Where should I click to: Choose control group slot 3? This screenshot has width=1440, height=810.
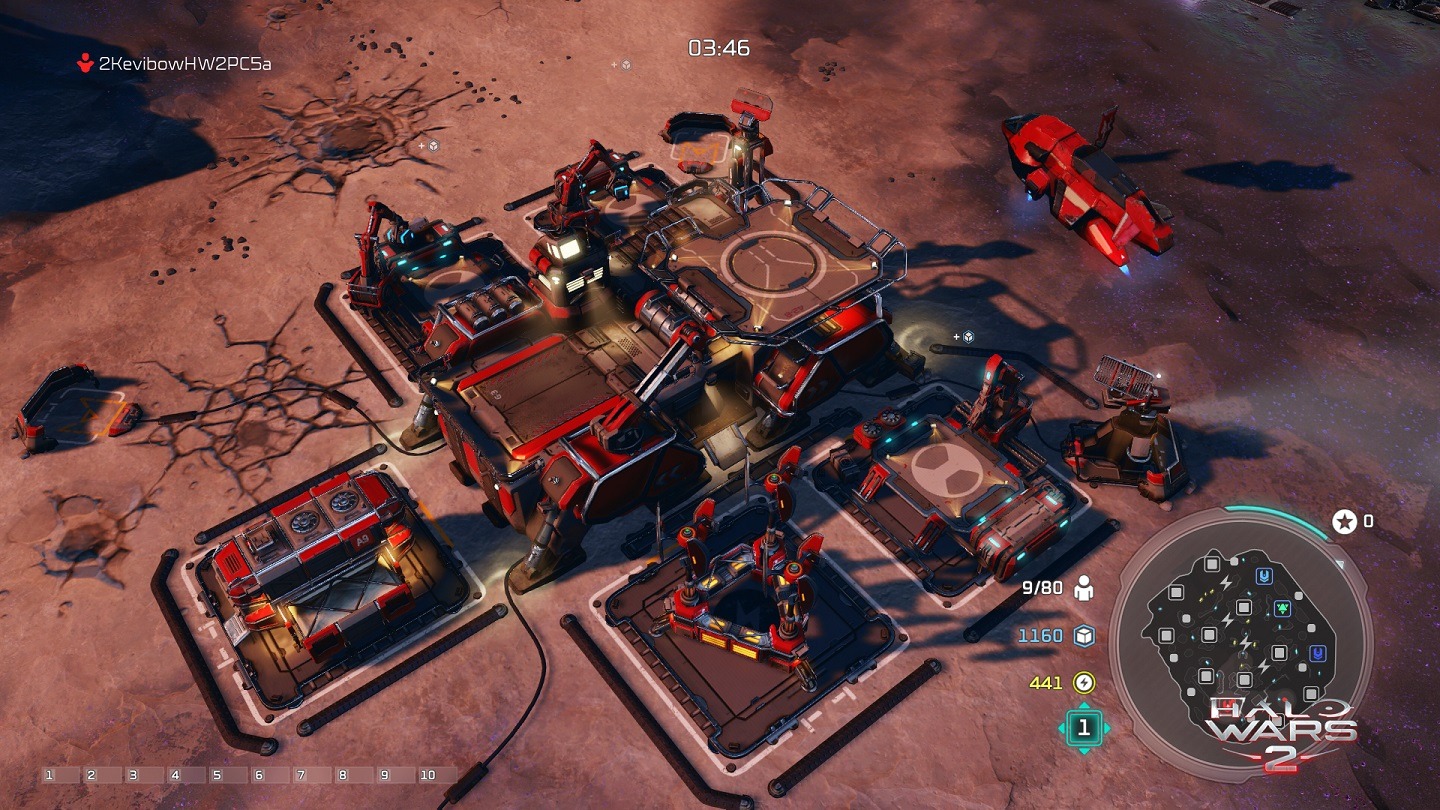click(x=131, y=775)
